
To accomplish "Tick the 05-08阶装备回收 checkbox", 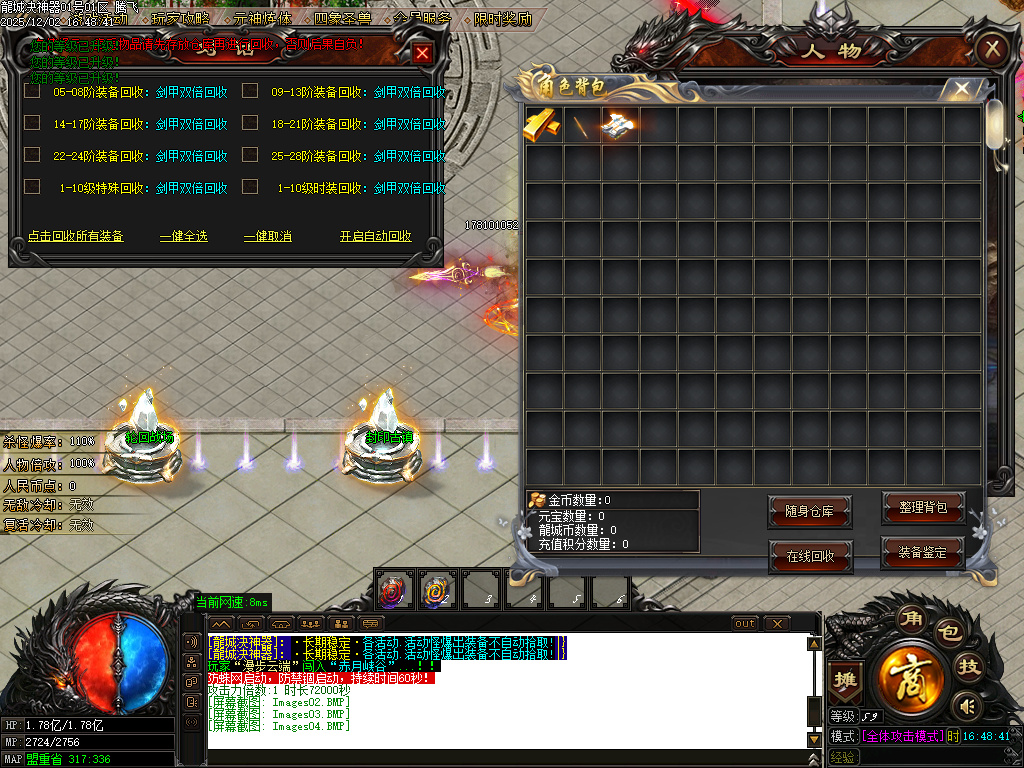I will click(32, 91).
